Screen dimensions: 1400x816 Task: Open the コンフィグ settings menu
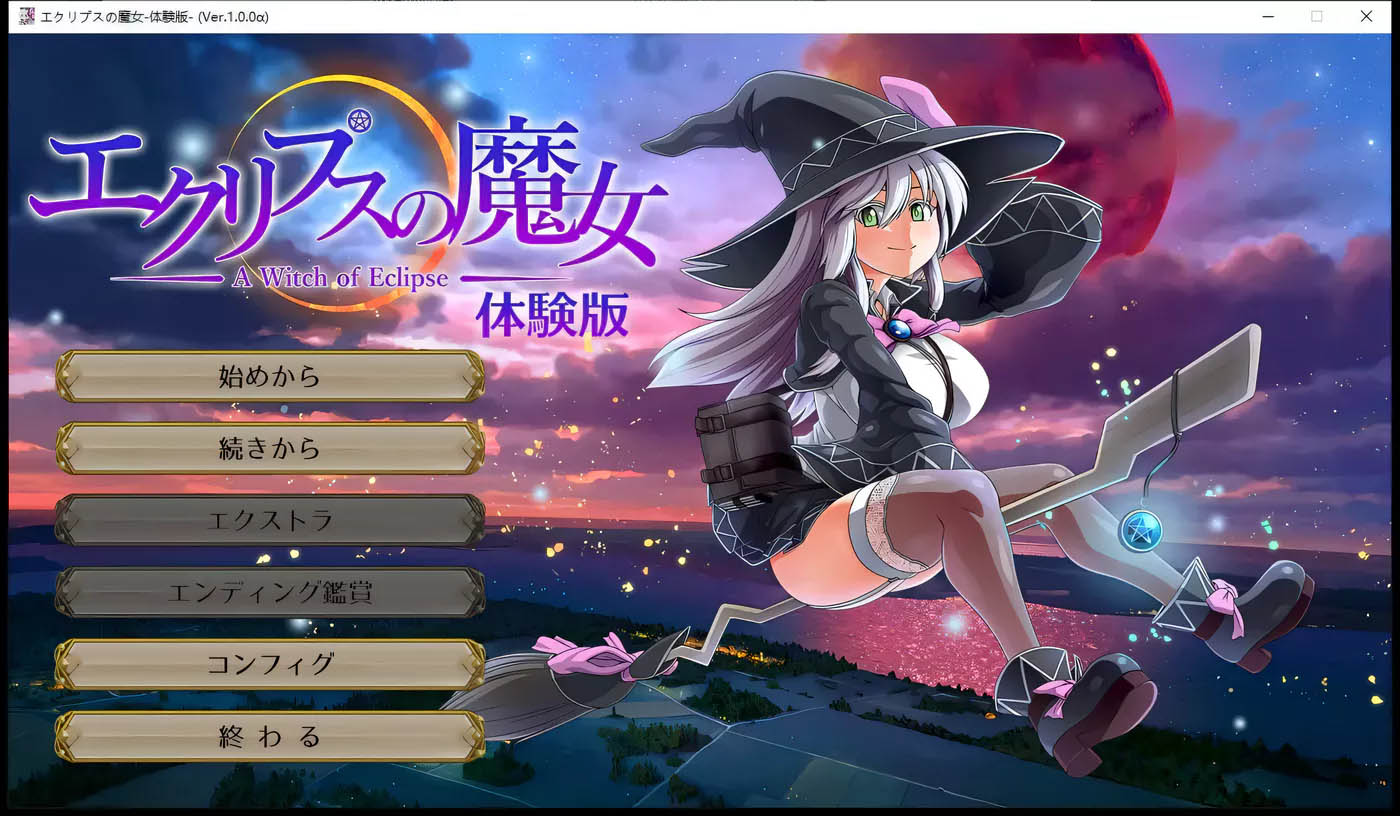click(268, 664)
